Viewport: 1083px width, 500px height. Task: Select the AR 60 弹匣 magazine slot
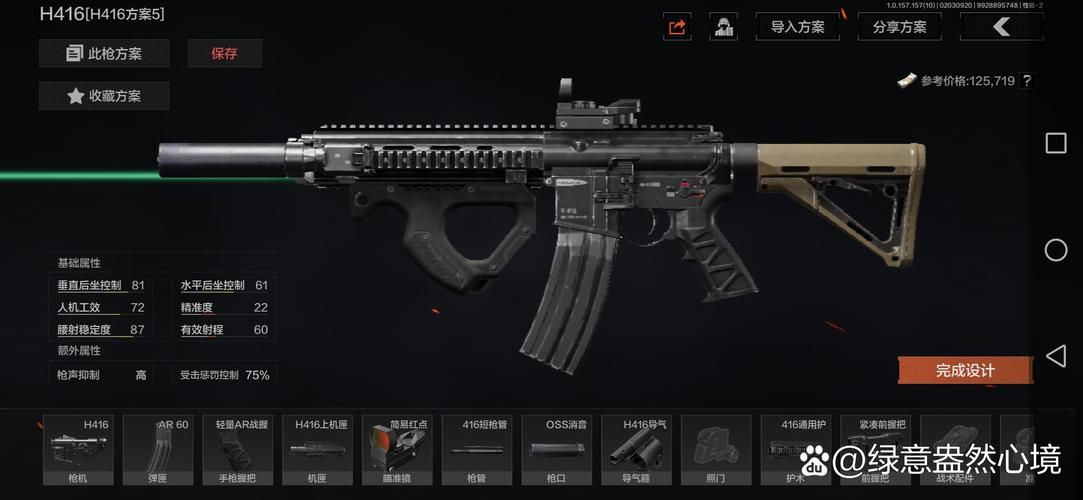157,450
